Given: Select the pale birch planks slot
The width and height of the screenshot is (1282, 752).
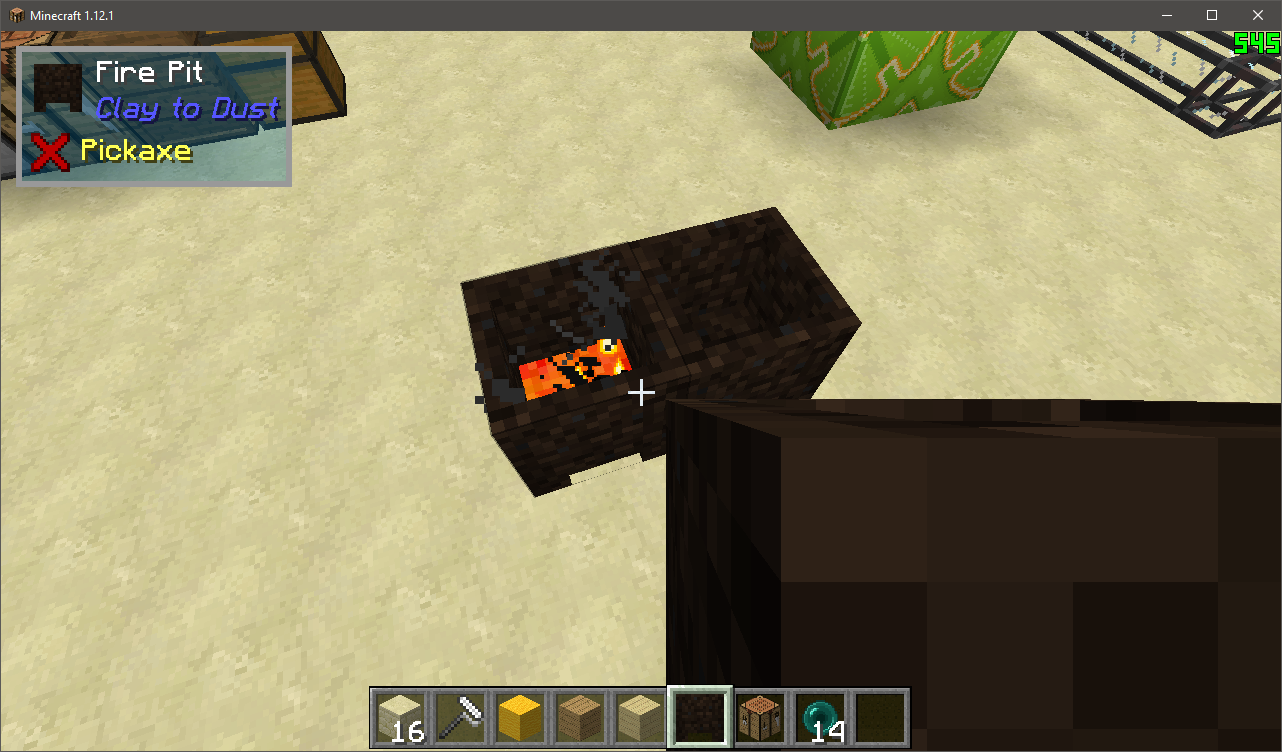Looking at the screenshot, I should pos(640,717).
